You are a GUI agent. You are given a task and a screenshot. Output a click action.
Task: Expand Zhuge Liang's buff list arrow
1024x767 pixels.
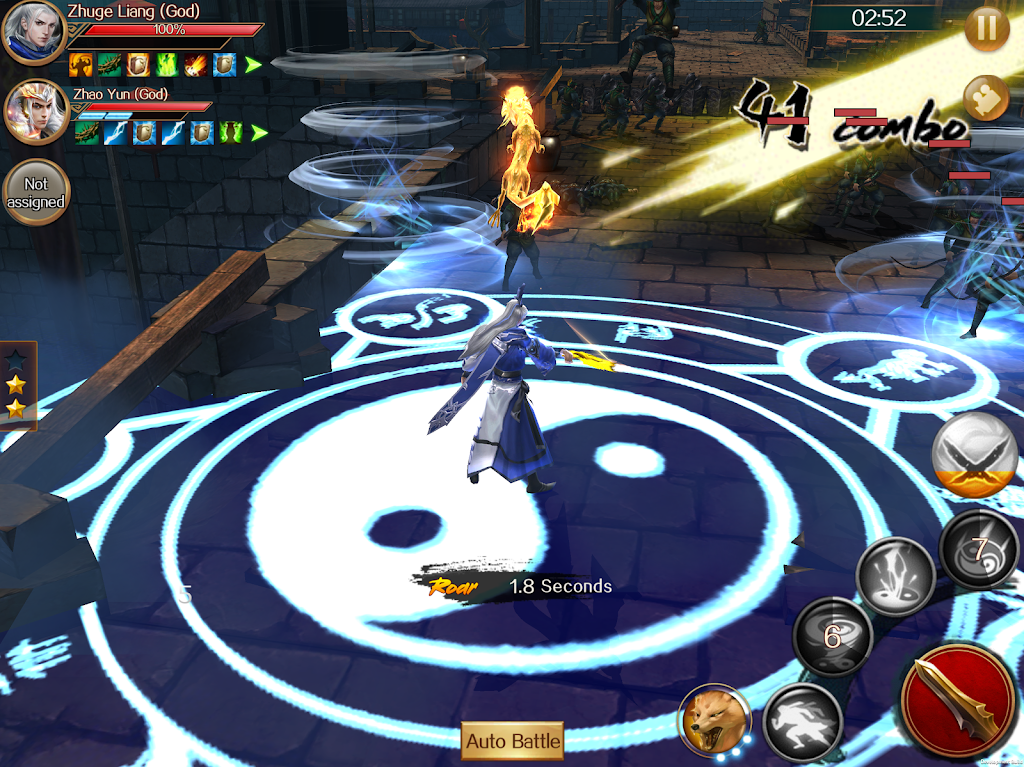tap(253, 65)
